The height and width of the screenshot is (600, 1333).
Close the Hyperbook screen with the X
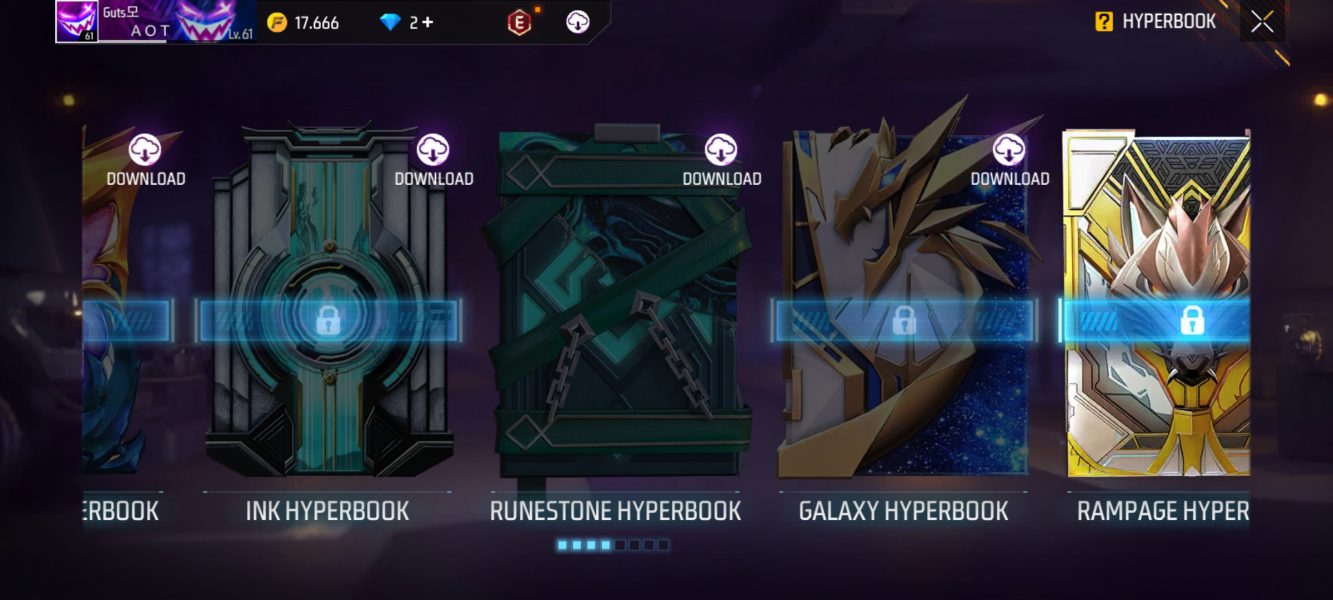point(1262,21)
